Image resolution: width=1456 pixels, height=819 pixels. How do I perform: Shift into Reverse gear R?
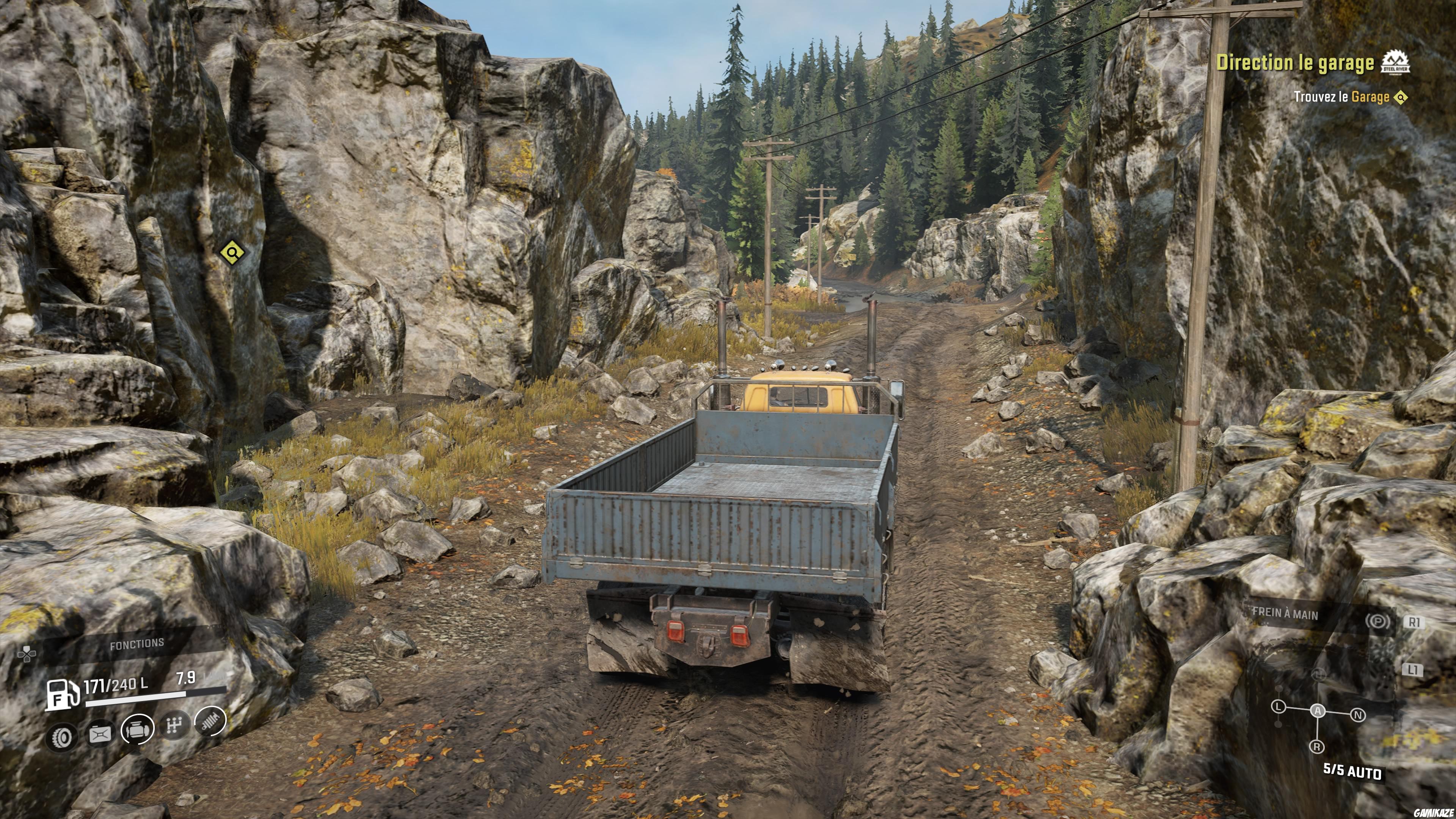click(1317, 747)
